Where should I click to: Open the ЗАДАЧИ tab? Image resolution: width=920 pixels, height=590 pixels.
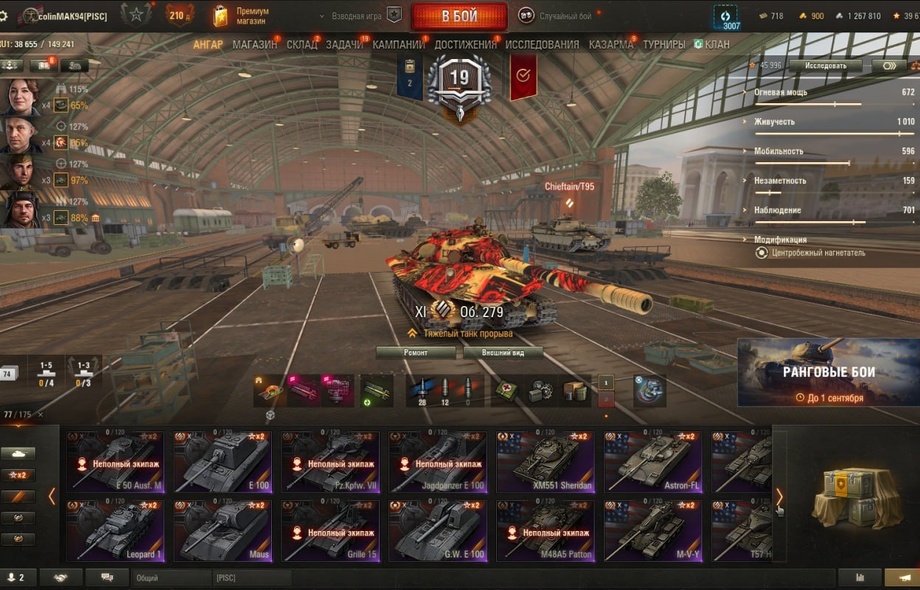[x=345, y=45]
